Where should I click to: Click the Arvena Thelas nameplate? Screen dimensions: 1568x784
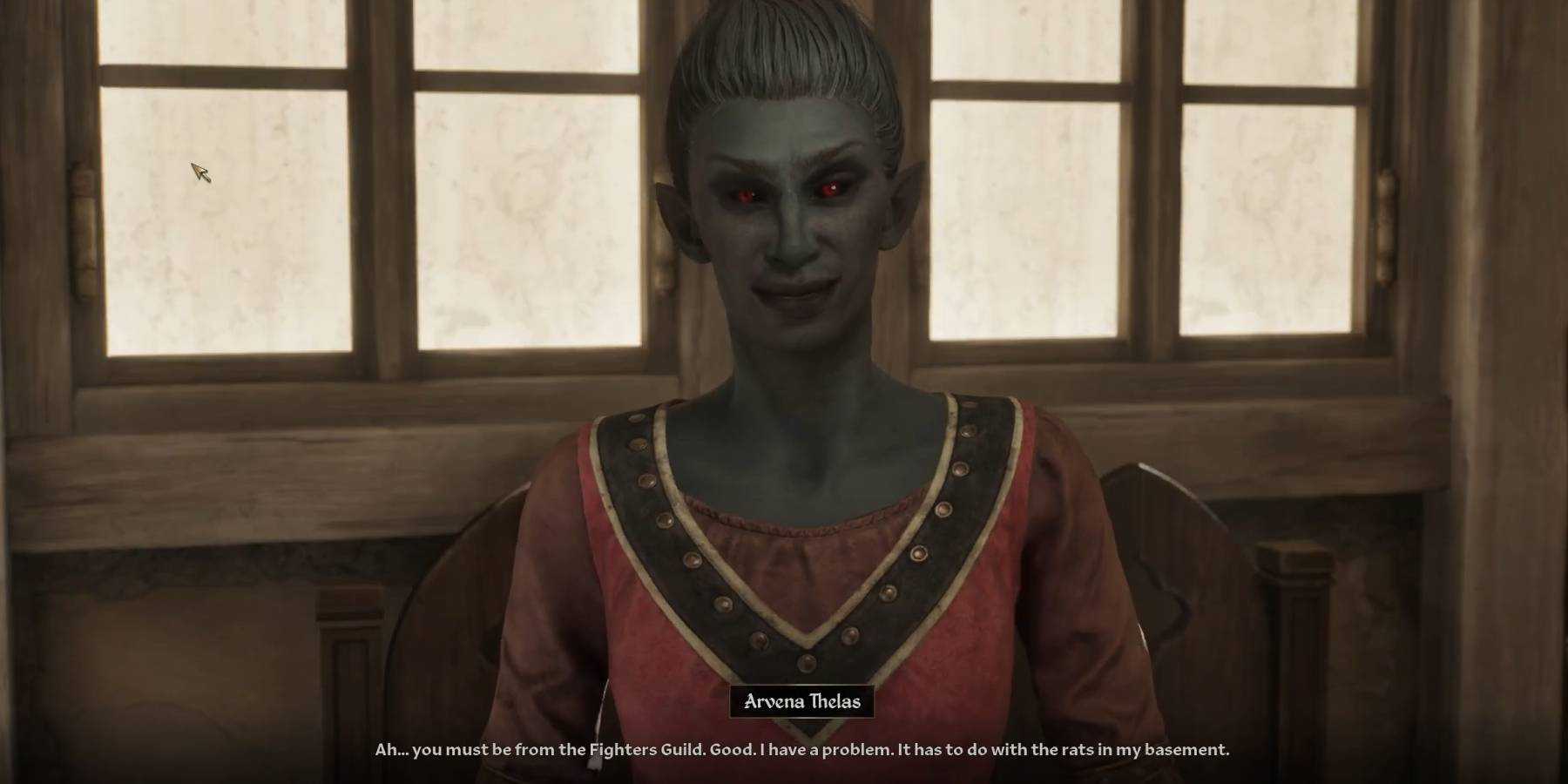click(803, 700)
